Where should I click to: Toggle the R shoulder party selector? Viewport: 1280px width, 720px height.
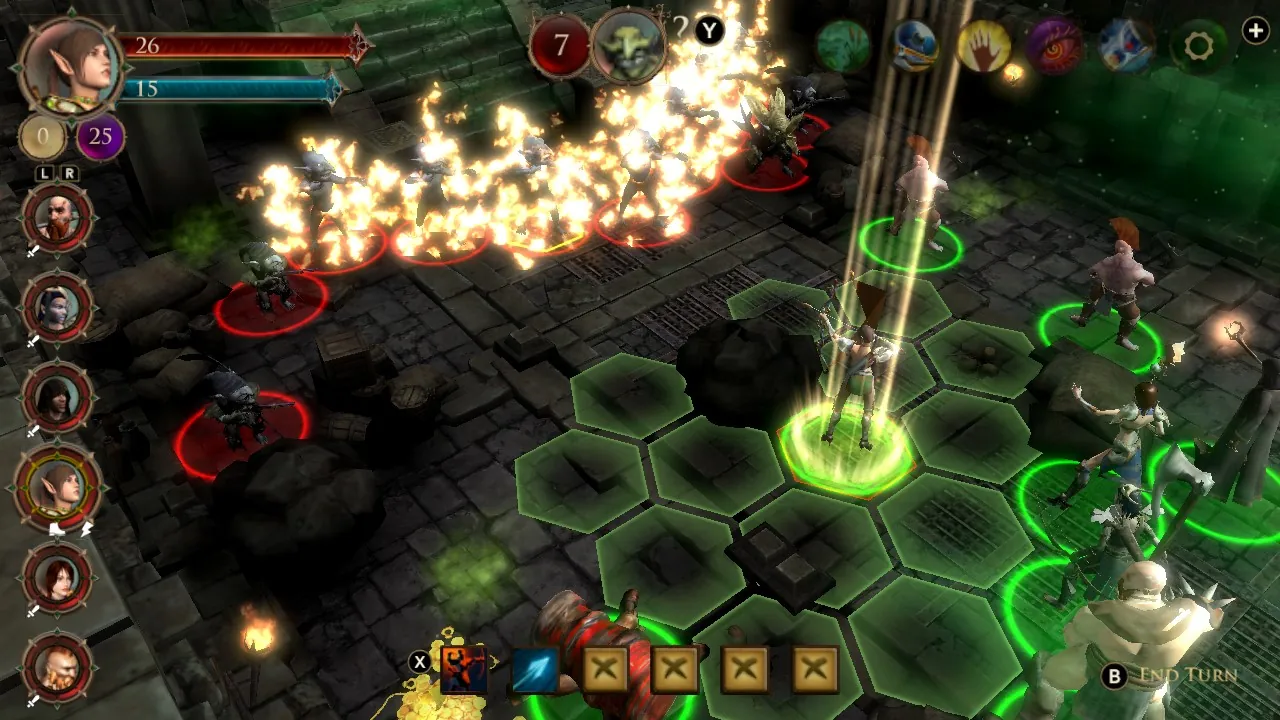point(68,172)
